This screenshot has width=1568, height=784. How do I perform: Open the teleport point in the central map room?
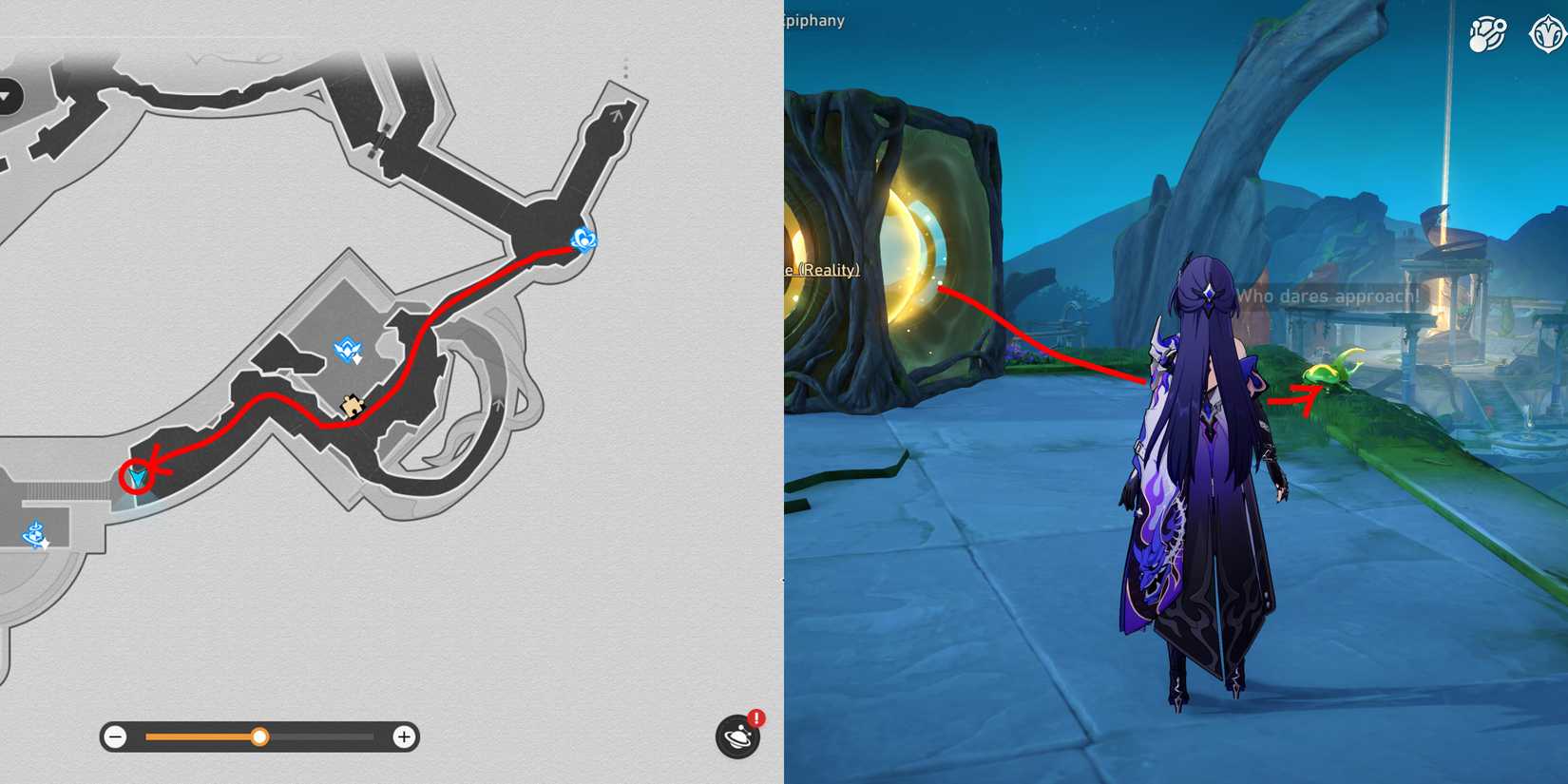point(348,352)
